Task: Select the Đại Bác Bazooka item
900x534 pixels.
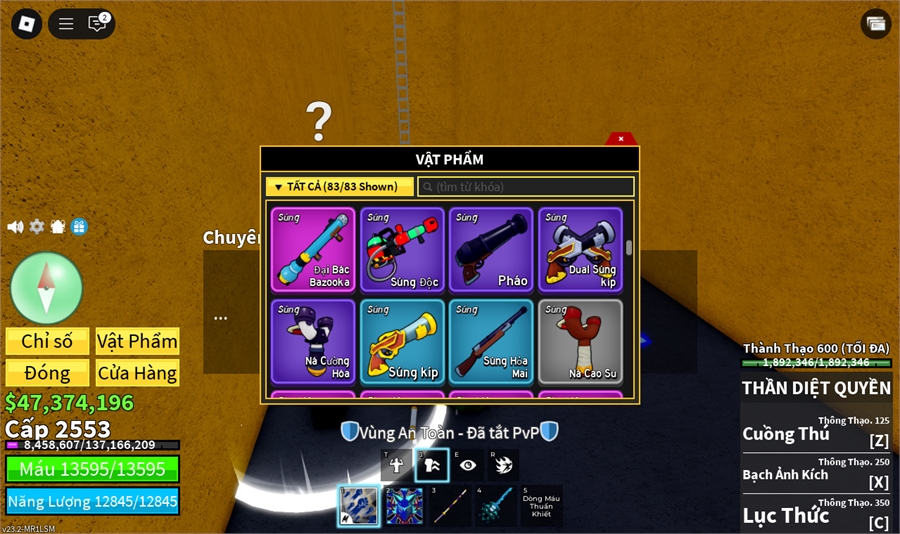Action: (313, 250)
